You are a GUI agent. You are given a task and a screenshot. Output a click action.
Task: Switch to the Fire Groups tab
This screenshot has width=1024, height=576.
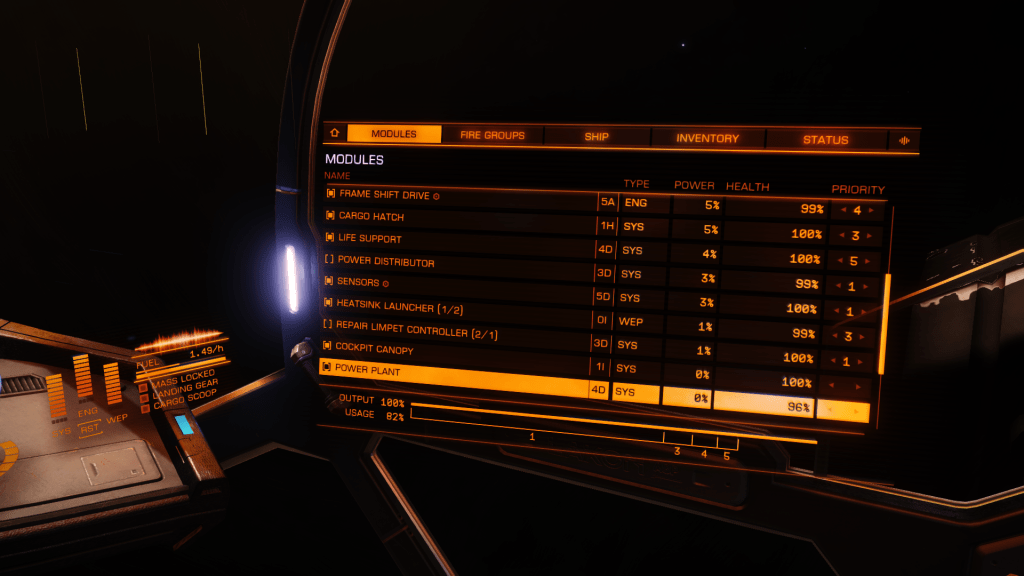coord(492,135)
